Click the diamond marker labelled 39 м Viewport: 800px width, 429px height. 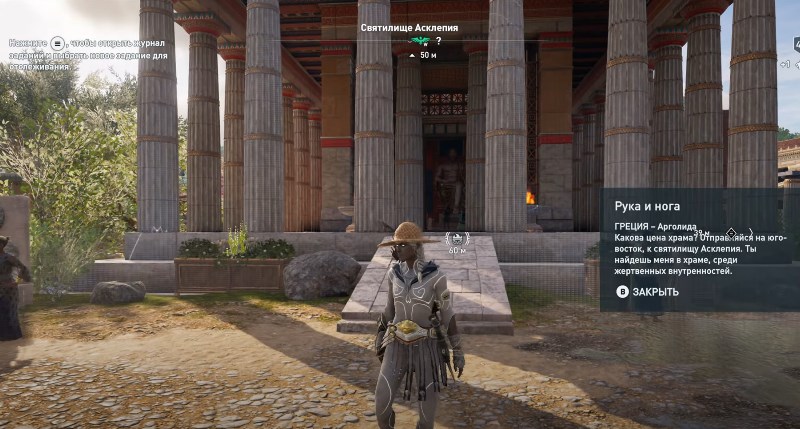click(731, 233)
